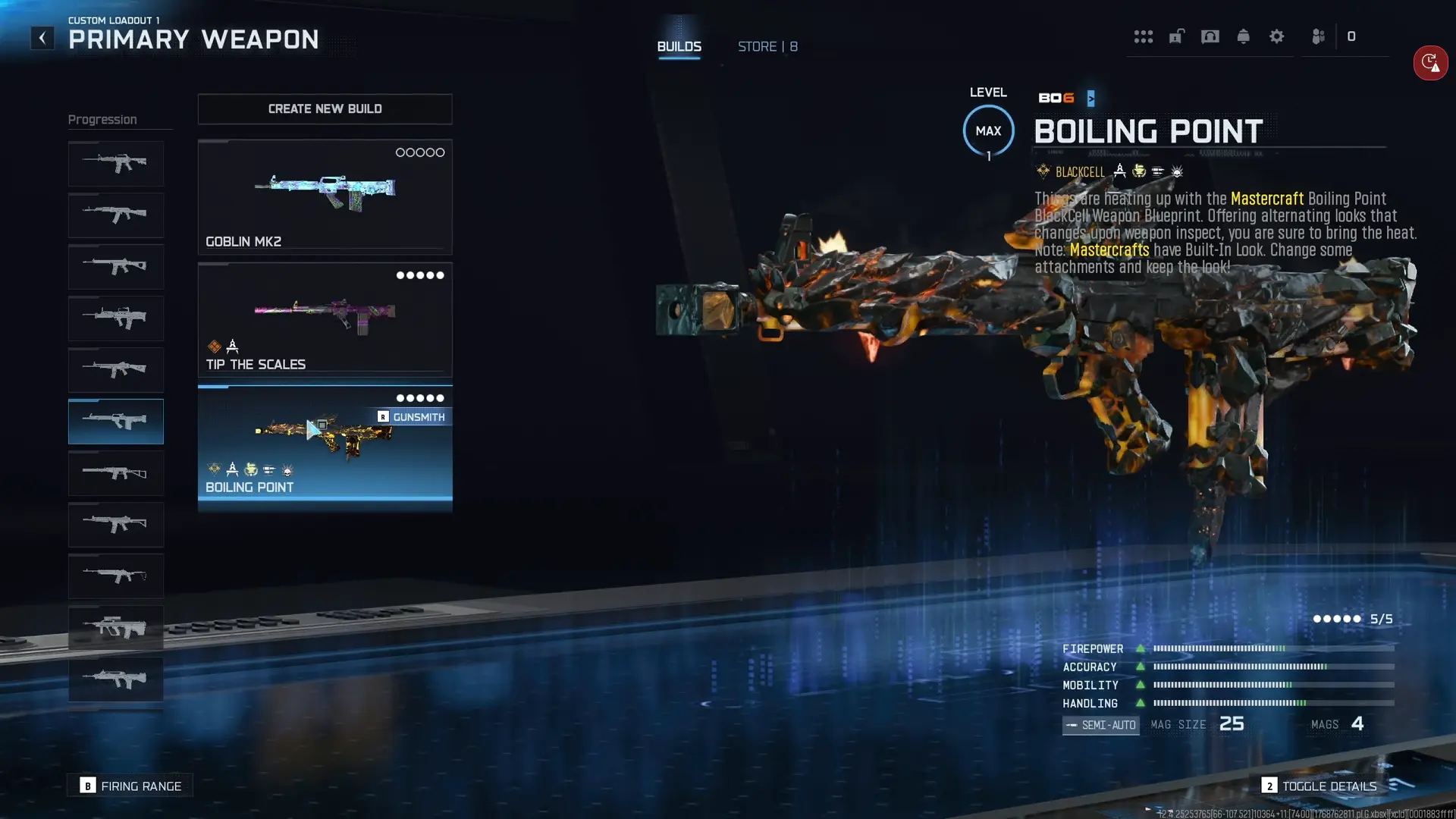Select the BUILDS tab
This screenshot has width=1456, height=819.
pos(679,46)
